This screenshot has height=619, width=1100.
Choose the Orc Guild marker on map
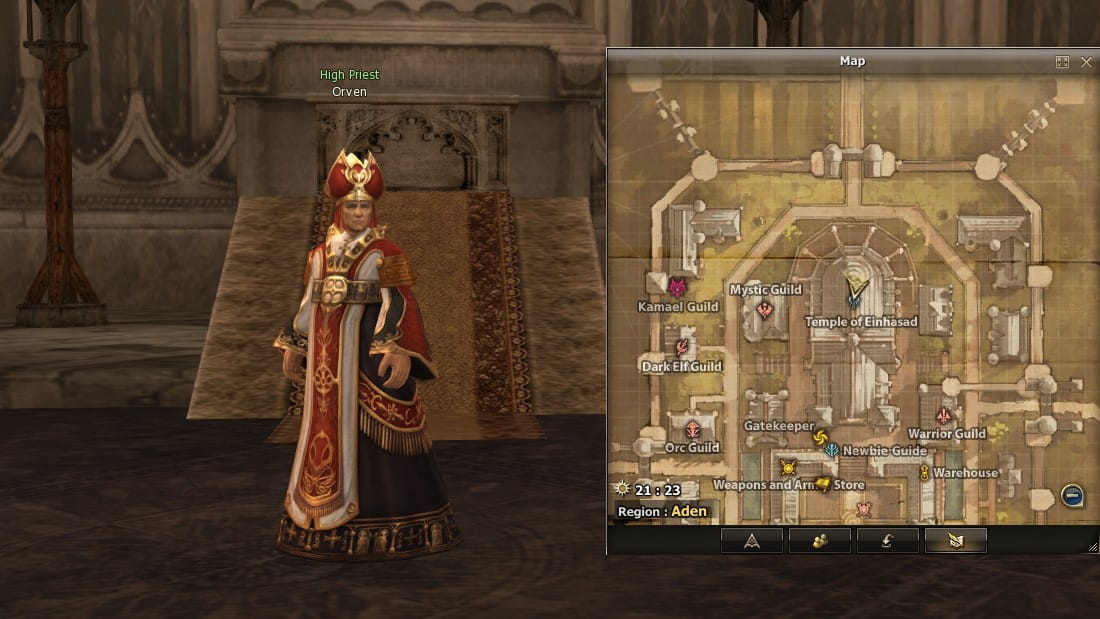(692, 430)
